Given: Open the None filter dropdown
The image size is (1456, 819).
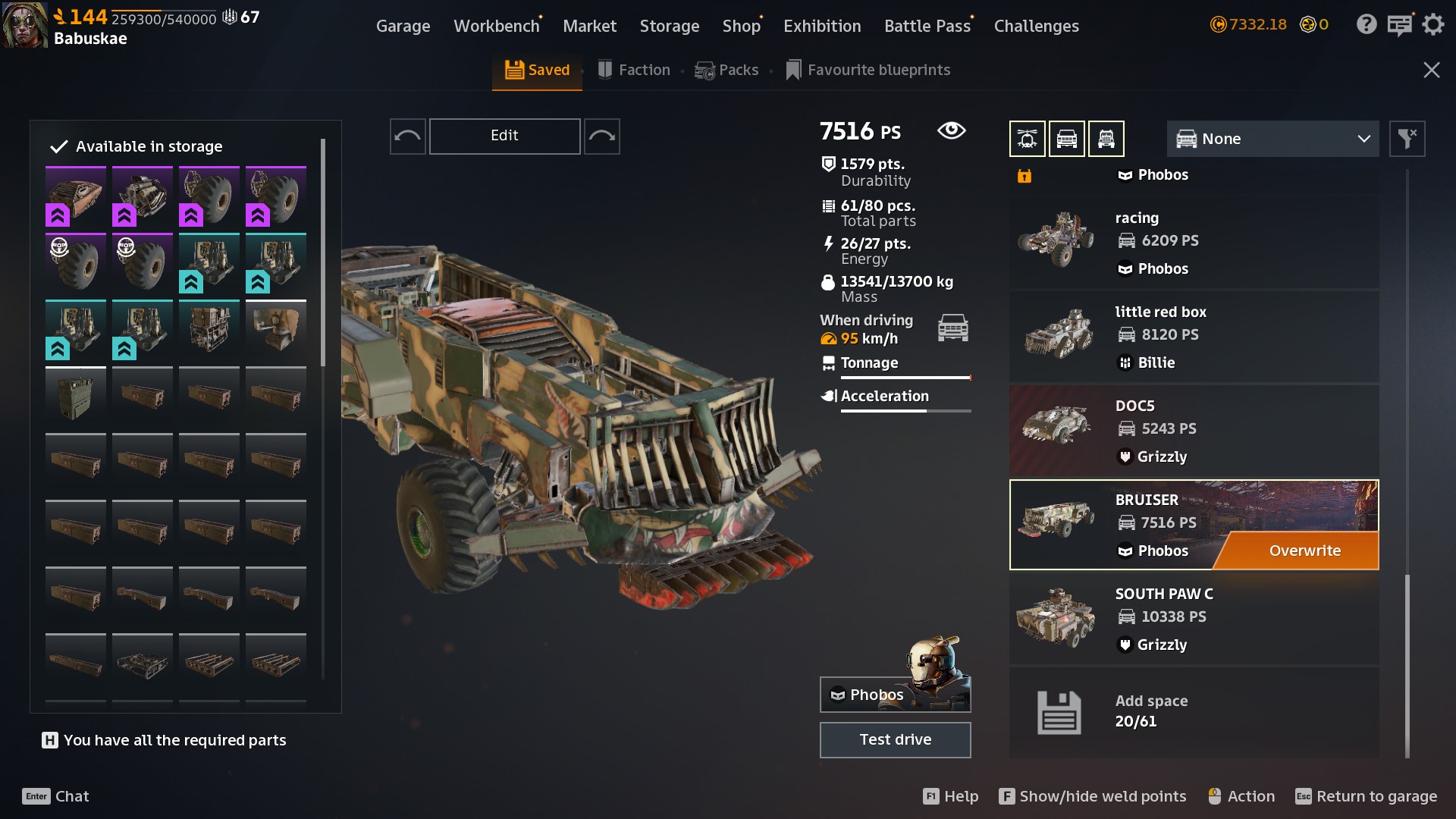Looking at the screenshot, I should coord(1272,139).
